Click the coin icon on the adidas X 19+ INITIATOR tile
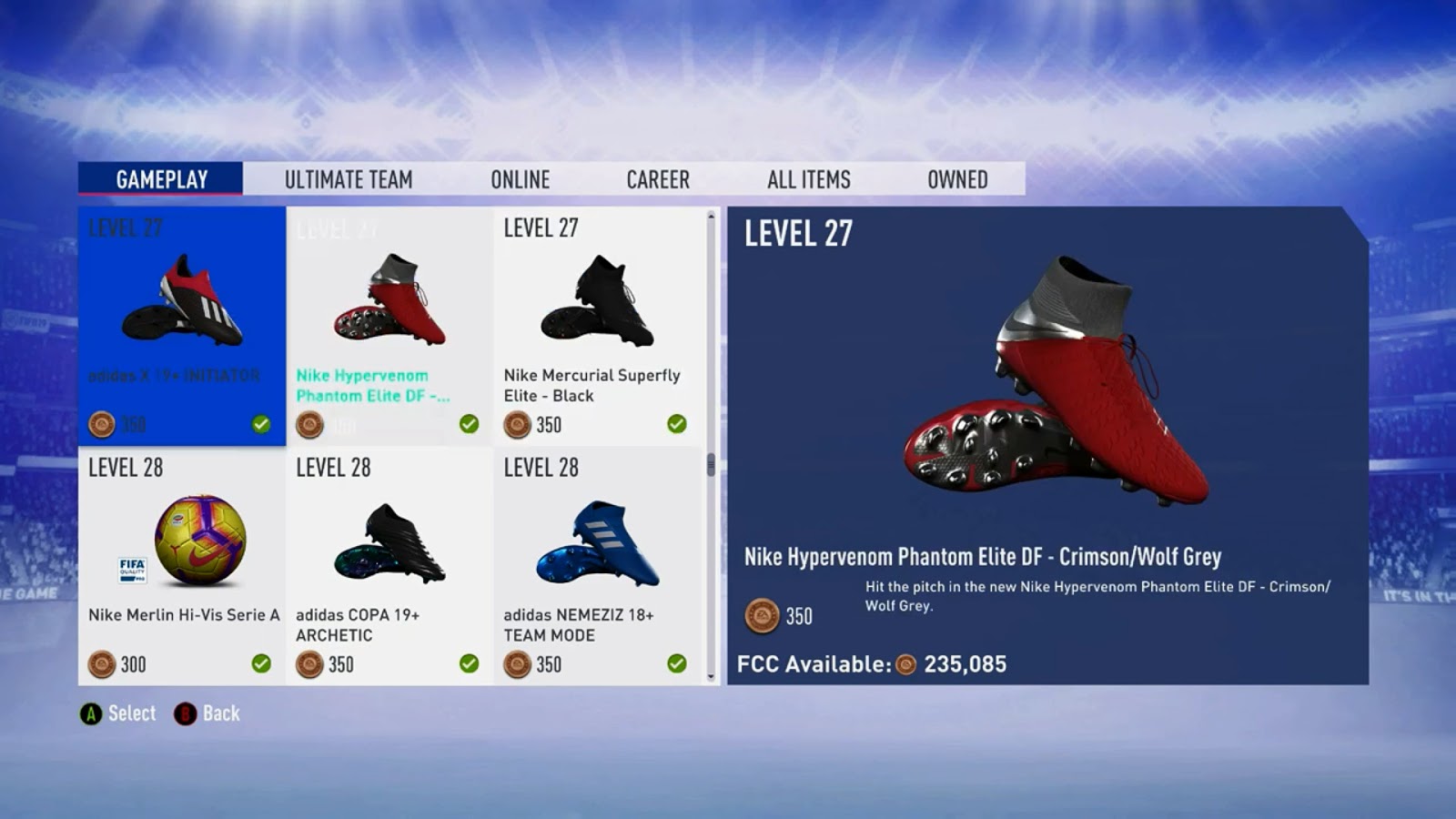1456x819 pixels. (100, 422)
